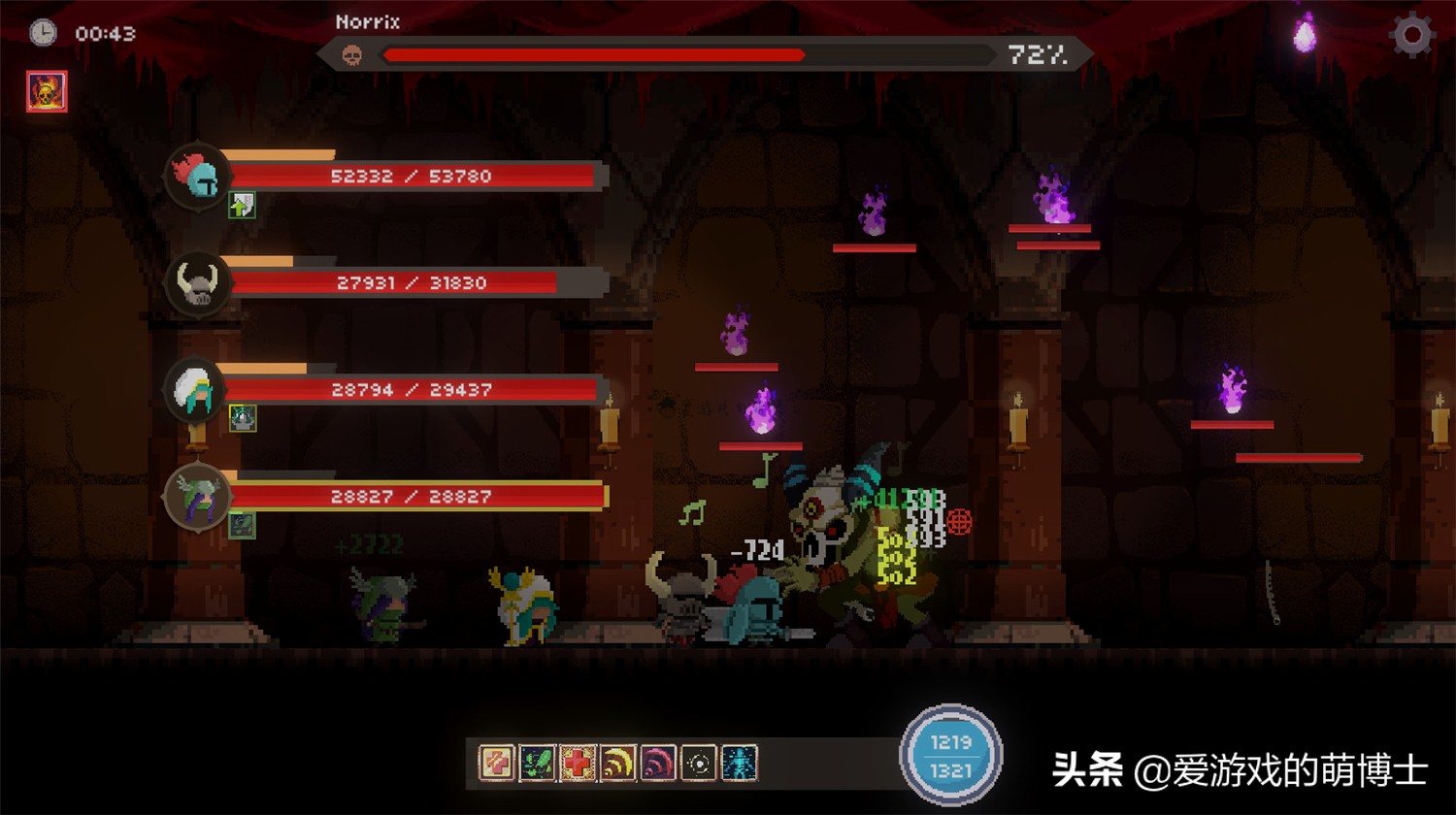Trigger the yellow wave pulse skill
Screen dimensions: 1456x815
click(617, 763)
